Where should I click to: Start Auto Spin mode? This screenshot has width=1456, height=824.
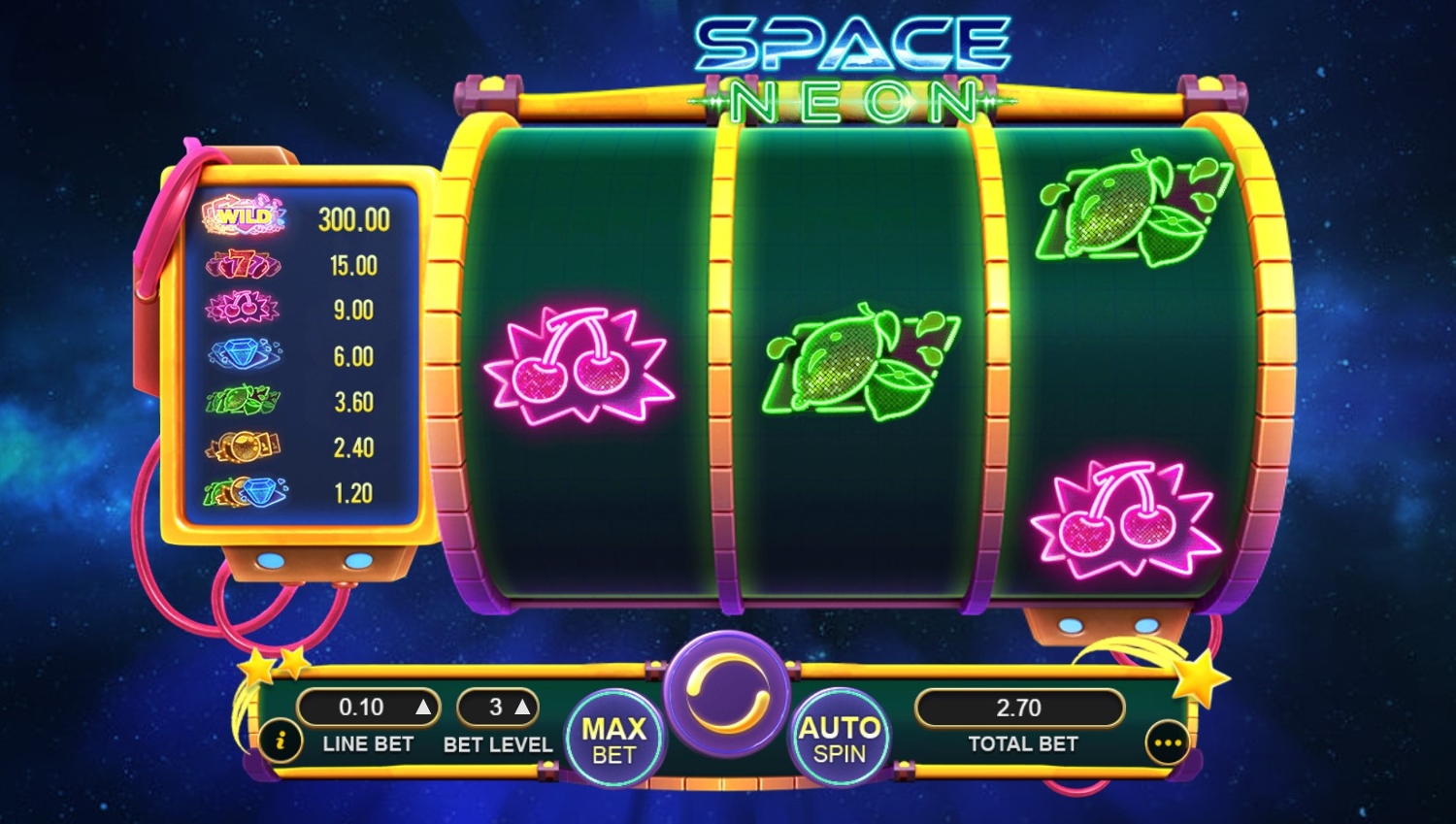[x=839, y=741]
